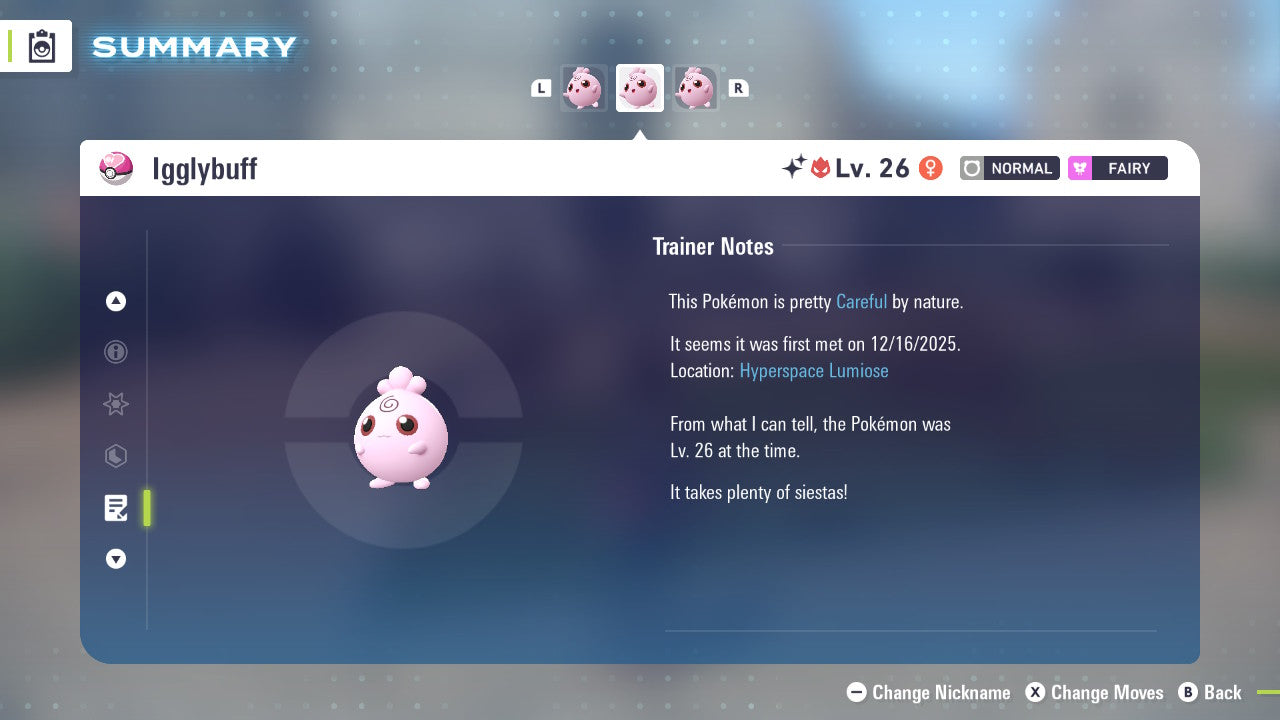Open the Trainer Notes page icon
The height and width of the screenshot is (720, 1280).
[116, 508]
